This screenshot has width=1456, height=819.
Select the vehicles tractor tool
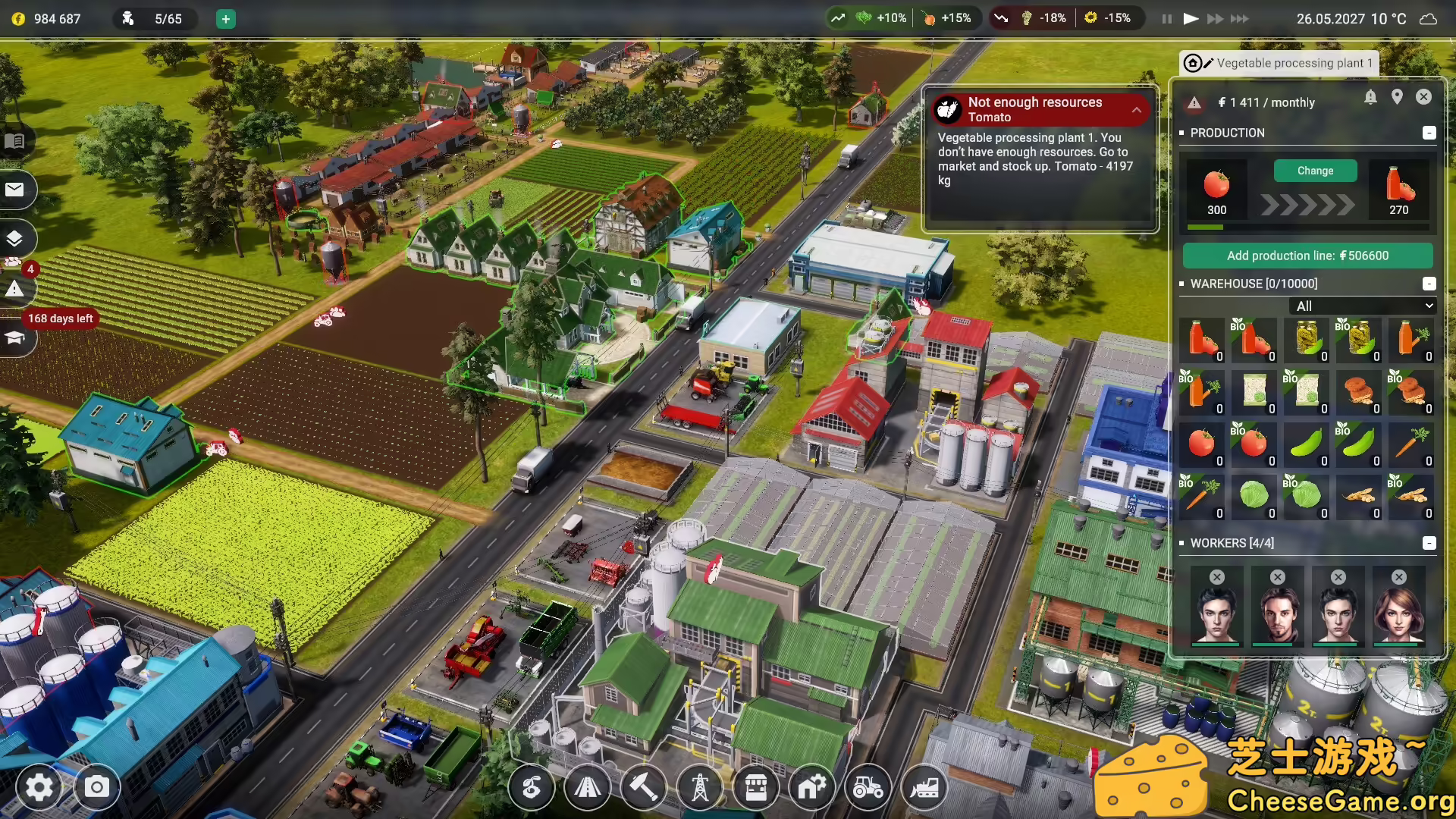click(x=869, y=787)
